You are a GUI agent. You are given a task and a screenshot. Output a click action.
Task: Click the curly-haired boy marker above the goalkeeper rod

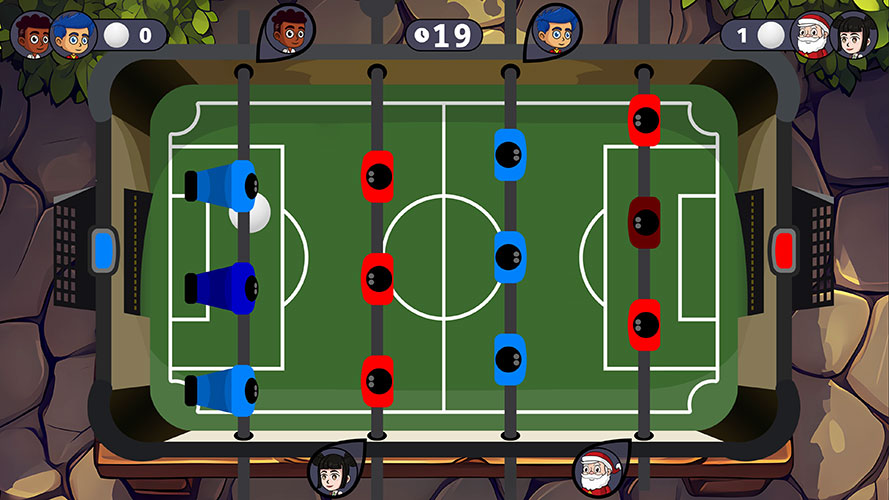pyautogui.click(x=290, y=30)
